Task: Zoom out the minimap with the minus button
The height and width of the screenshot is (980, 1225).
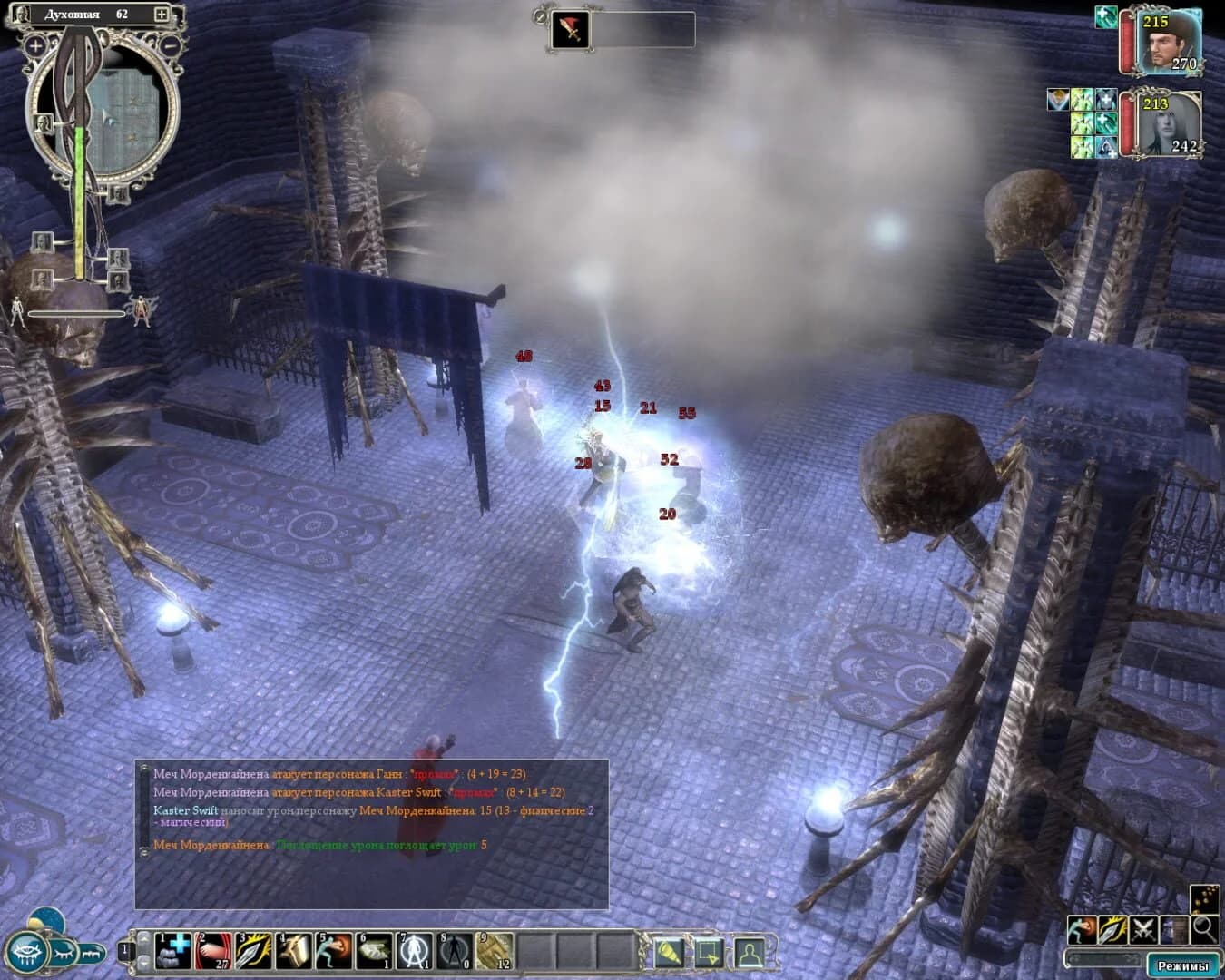Action: point(172,44)
